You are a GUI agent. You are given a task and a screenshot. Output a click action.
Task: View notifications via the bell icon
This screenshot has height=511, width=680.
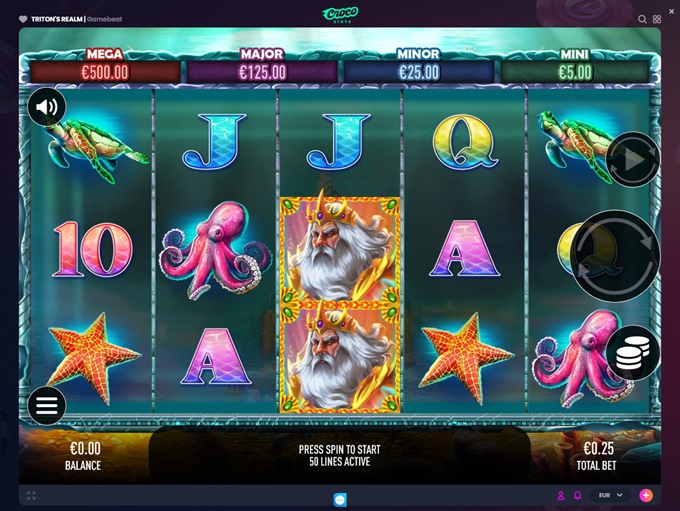click(577, 495)
